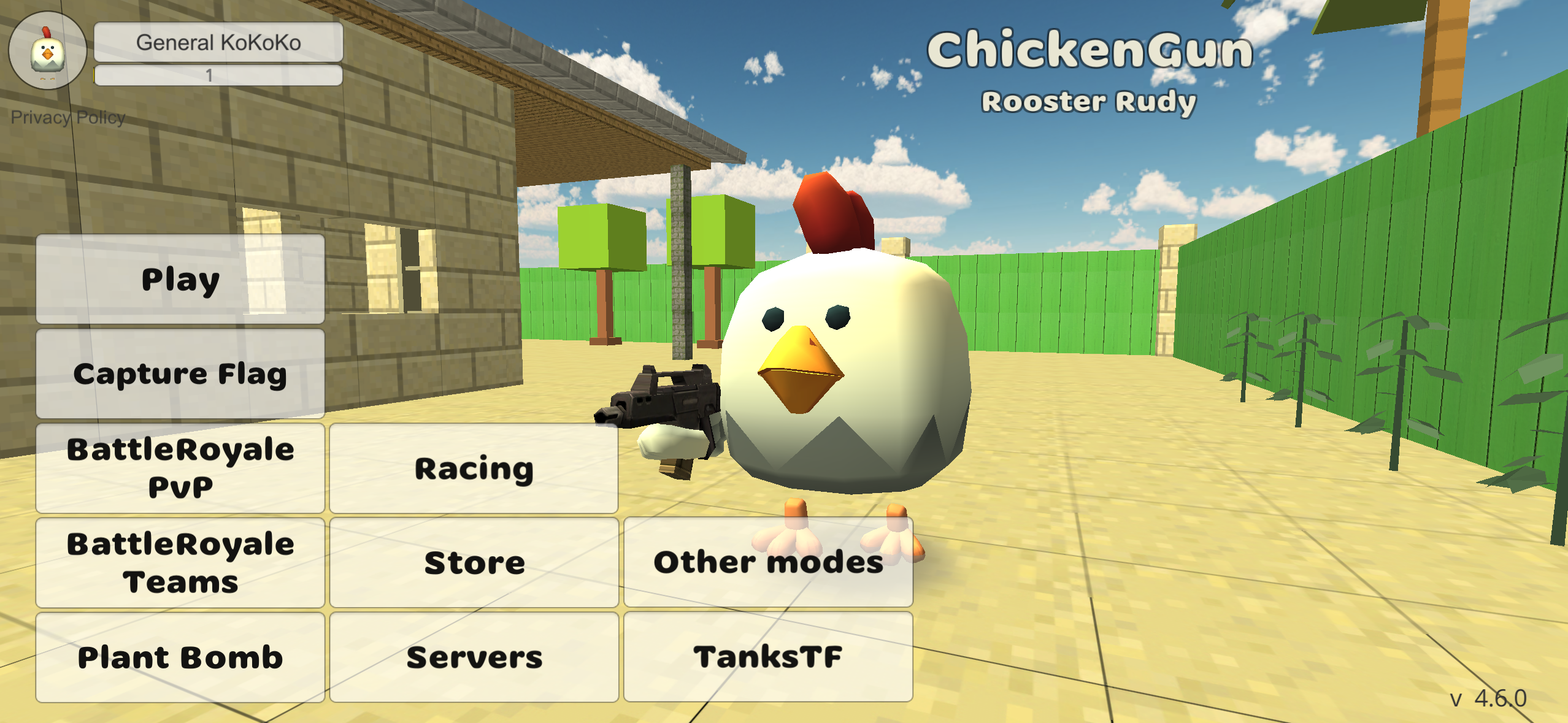Browse Other modes
The width and height of the screenshot is (1568, 723).
[768, 562]
